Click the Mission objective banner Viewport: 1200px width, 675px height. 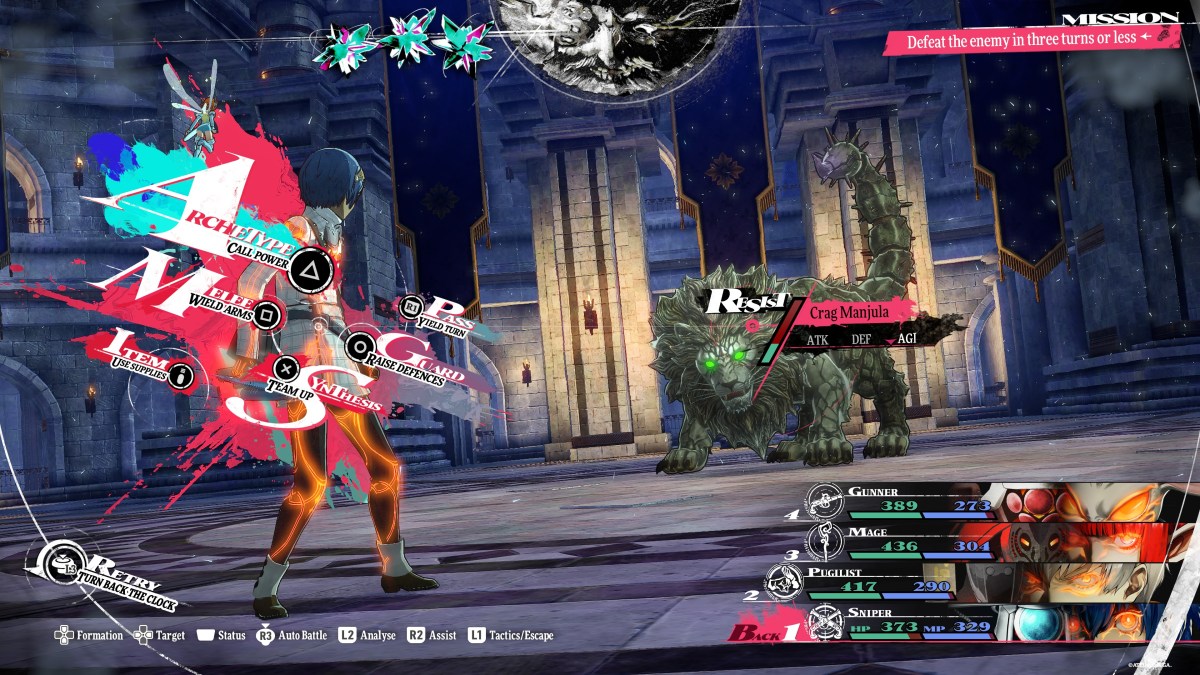[1030, 41]
